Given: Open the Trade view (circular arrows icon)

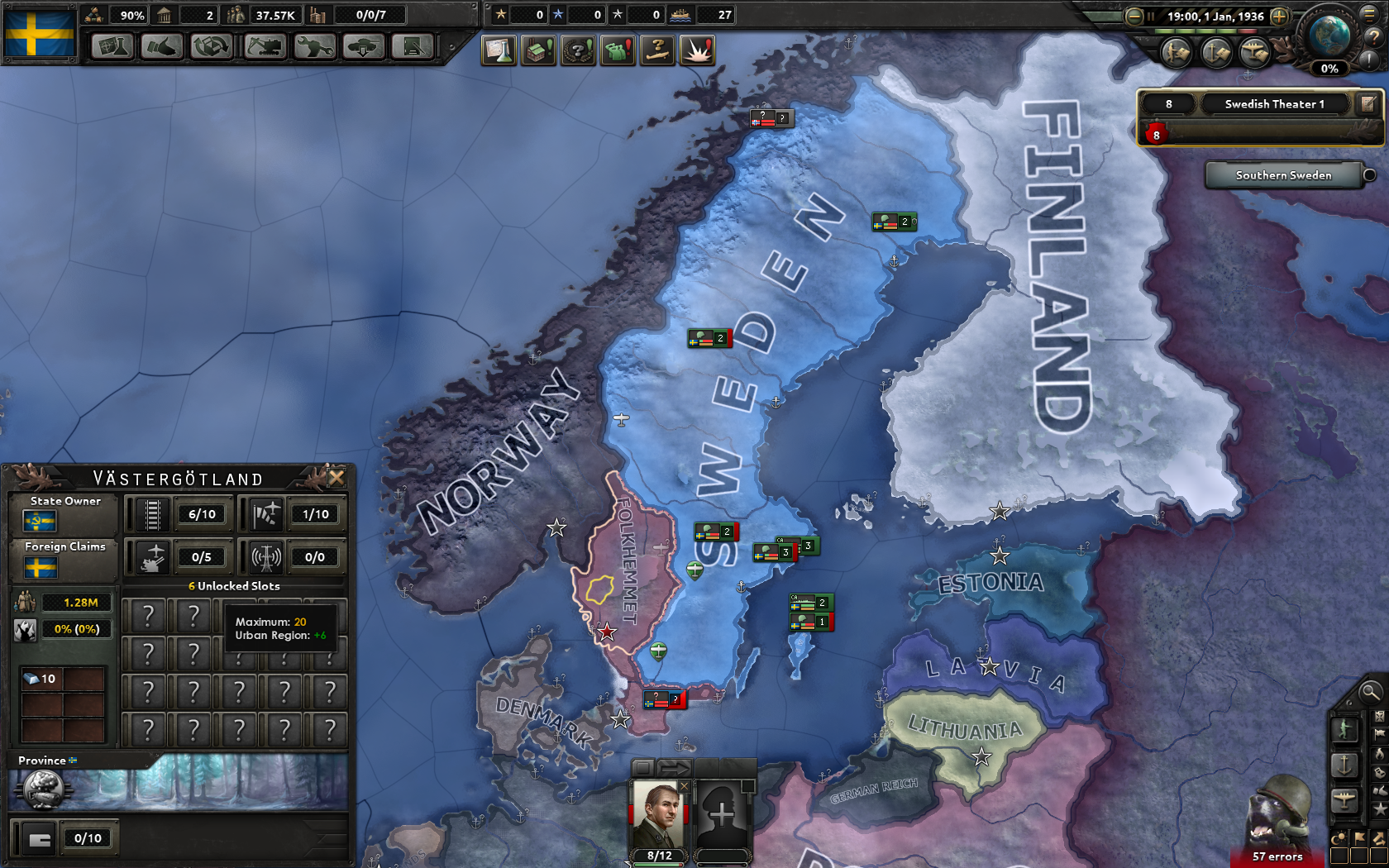Looking at the screenshot, I should click(x=210, y=47).
